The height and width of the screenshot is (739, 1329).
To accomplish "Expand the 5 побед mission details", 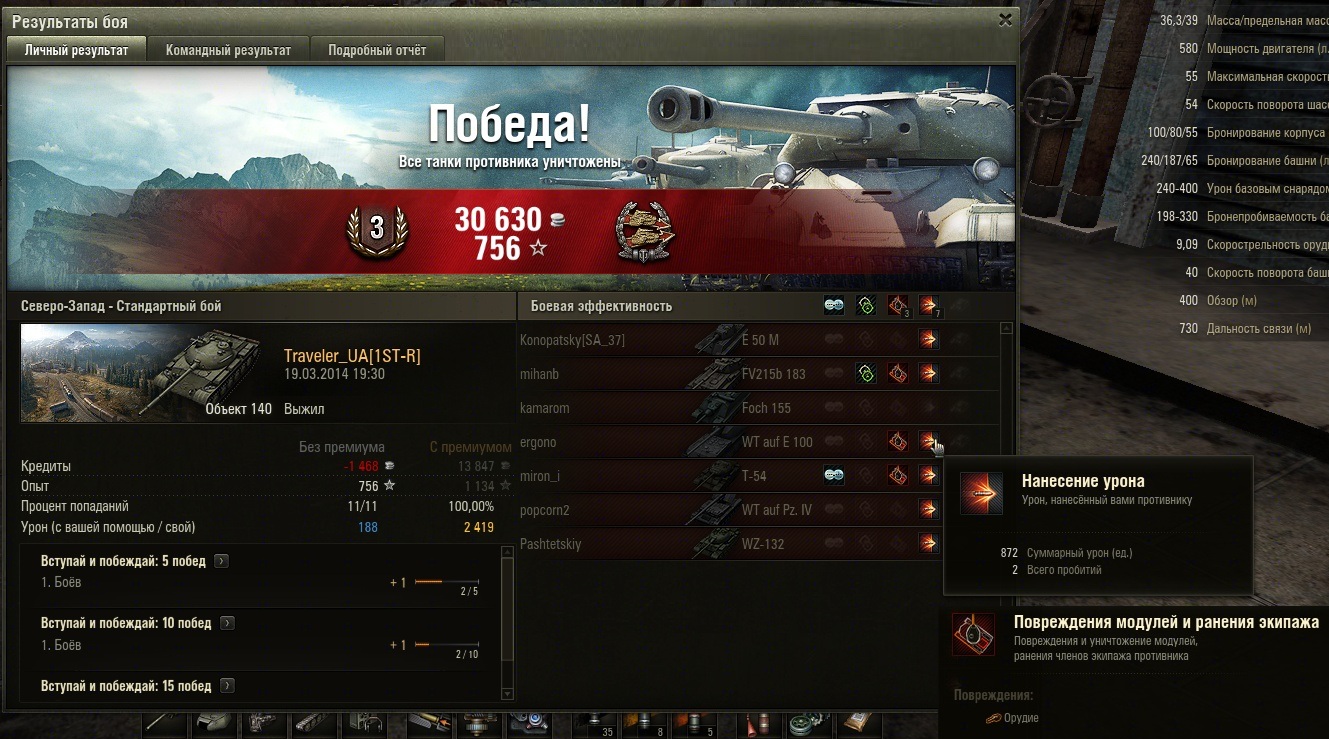I will (222, 562).
